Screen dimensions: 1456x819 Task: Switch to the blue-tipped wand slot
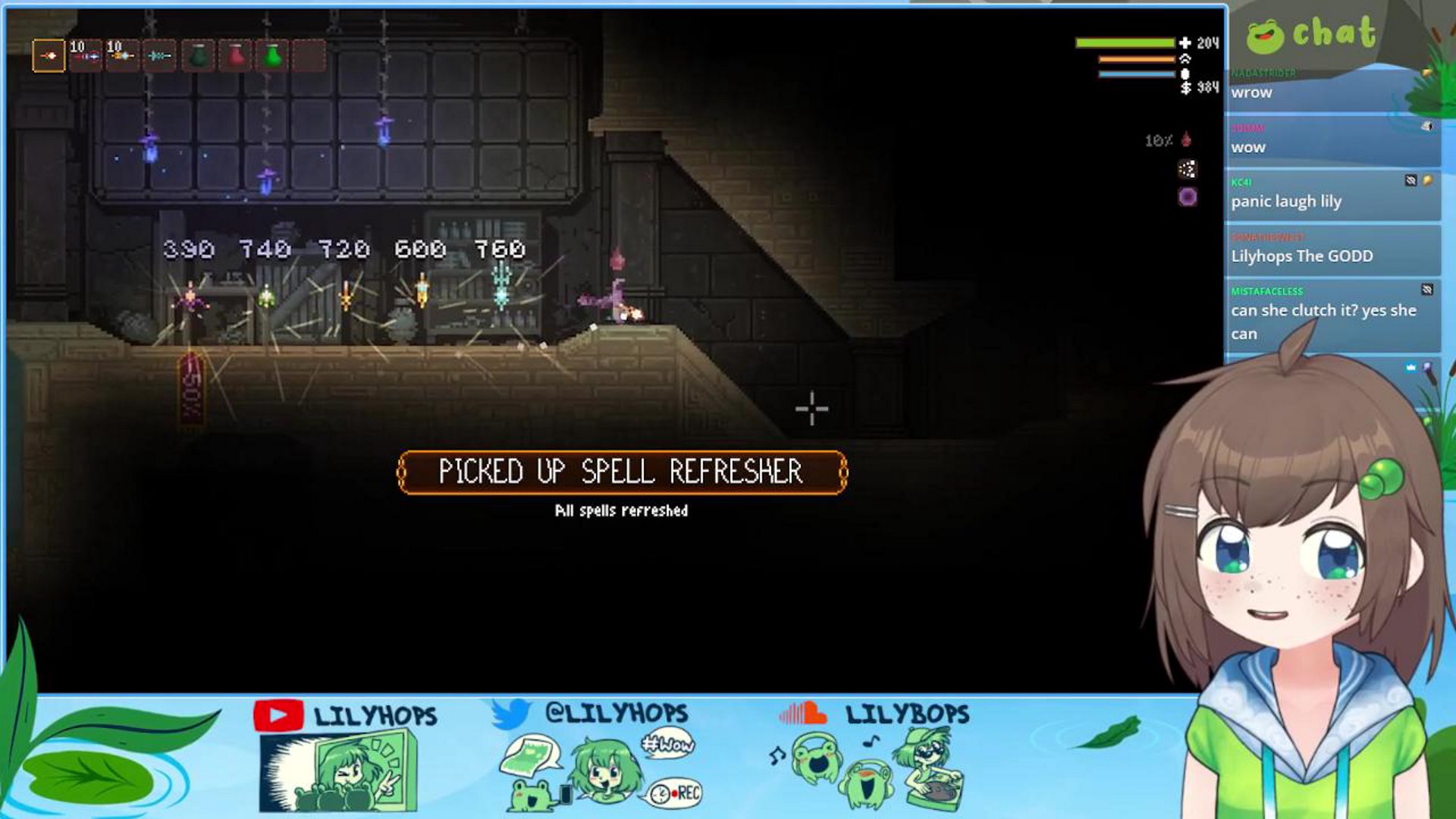click(x=86, y=55)
